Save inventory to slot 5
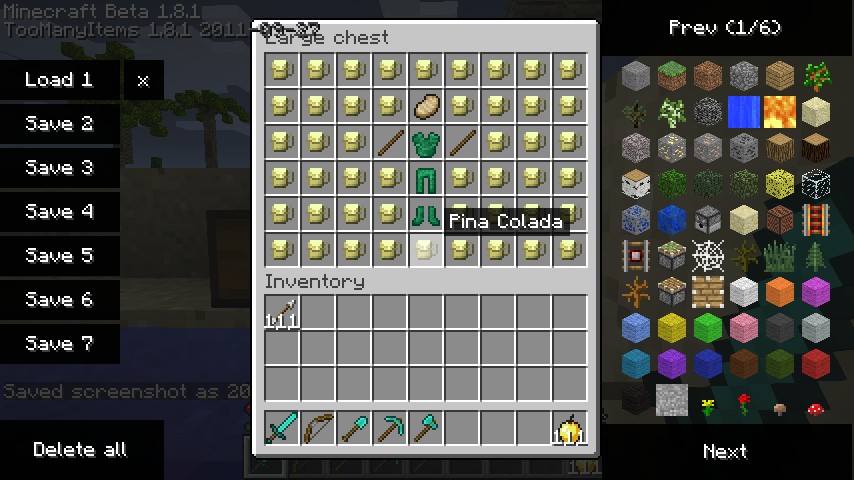The width and height of the screenshot is (854, 480). tap(59, 256)
